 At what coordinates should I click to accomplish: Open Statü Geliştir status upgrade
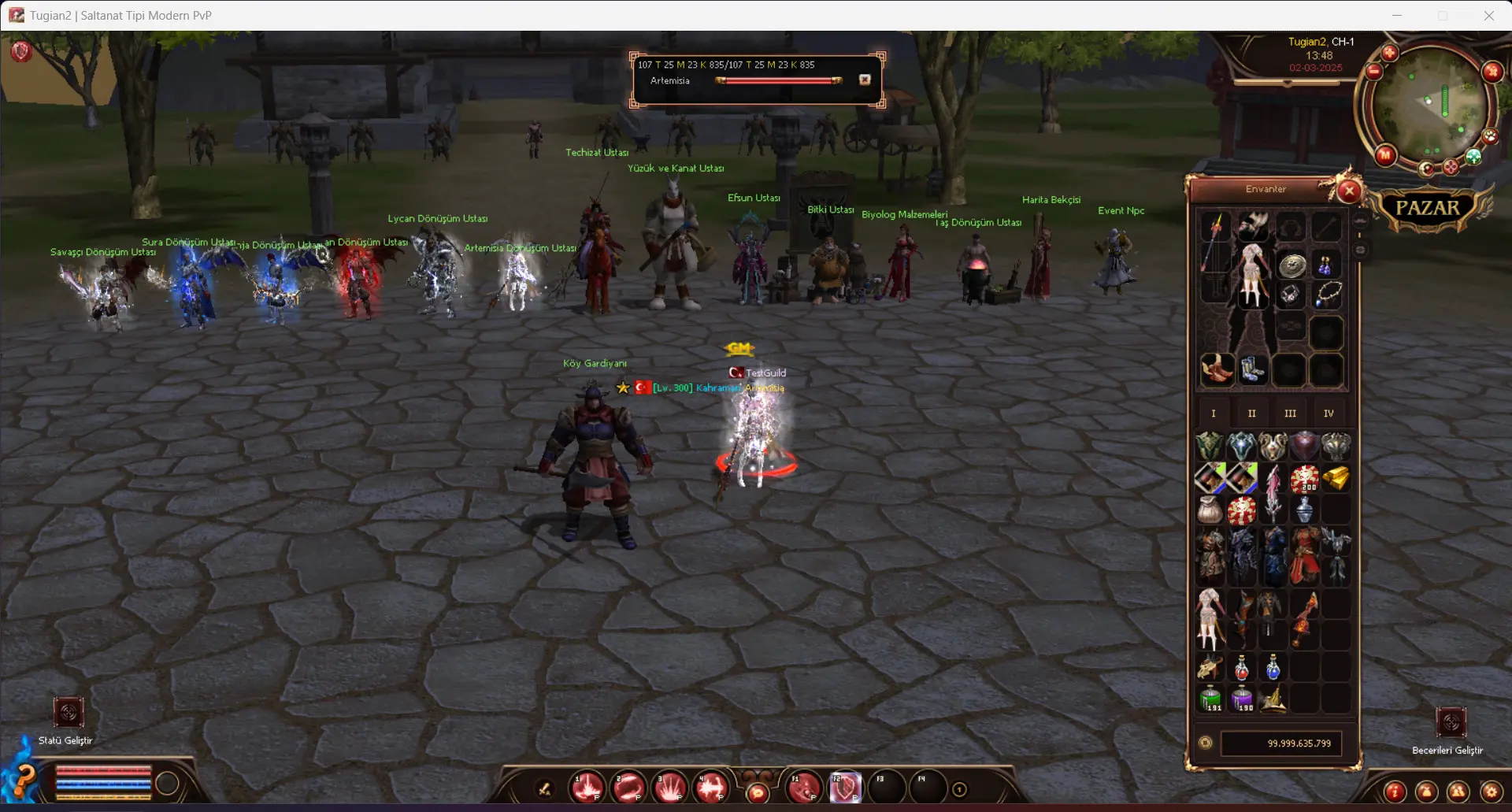click(x=69, y=714)
